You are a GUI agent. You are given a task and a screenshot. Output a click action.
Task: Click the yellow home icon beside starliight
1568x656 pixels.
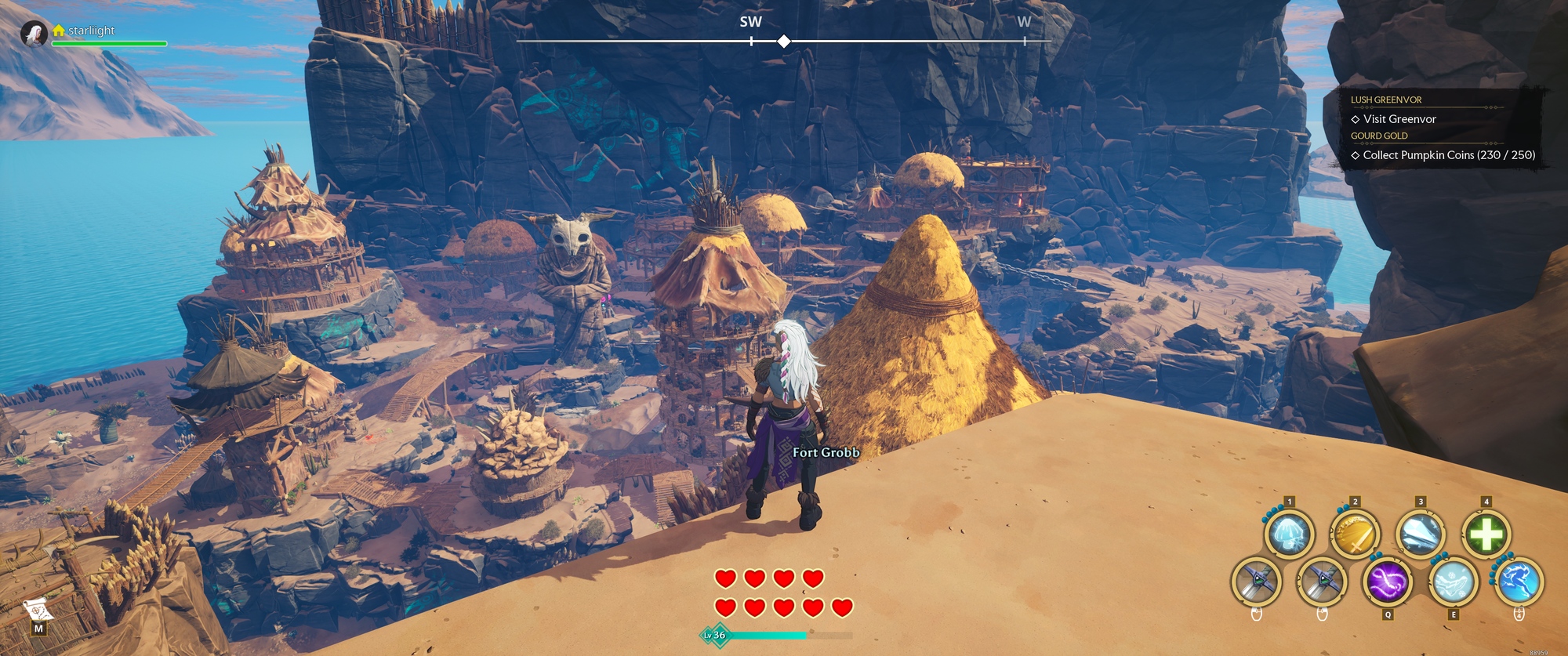click(59, 31)
